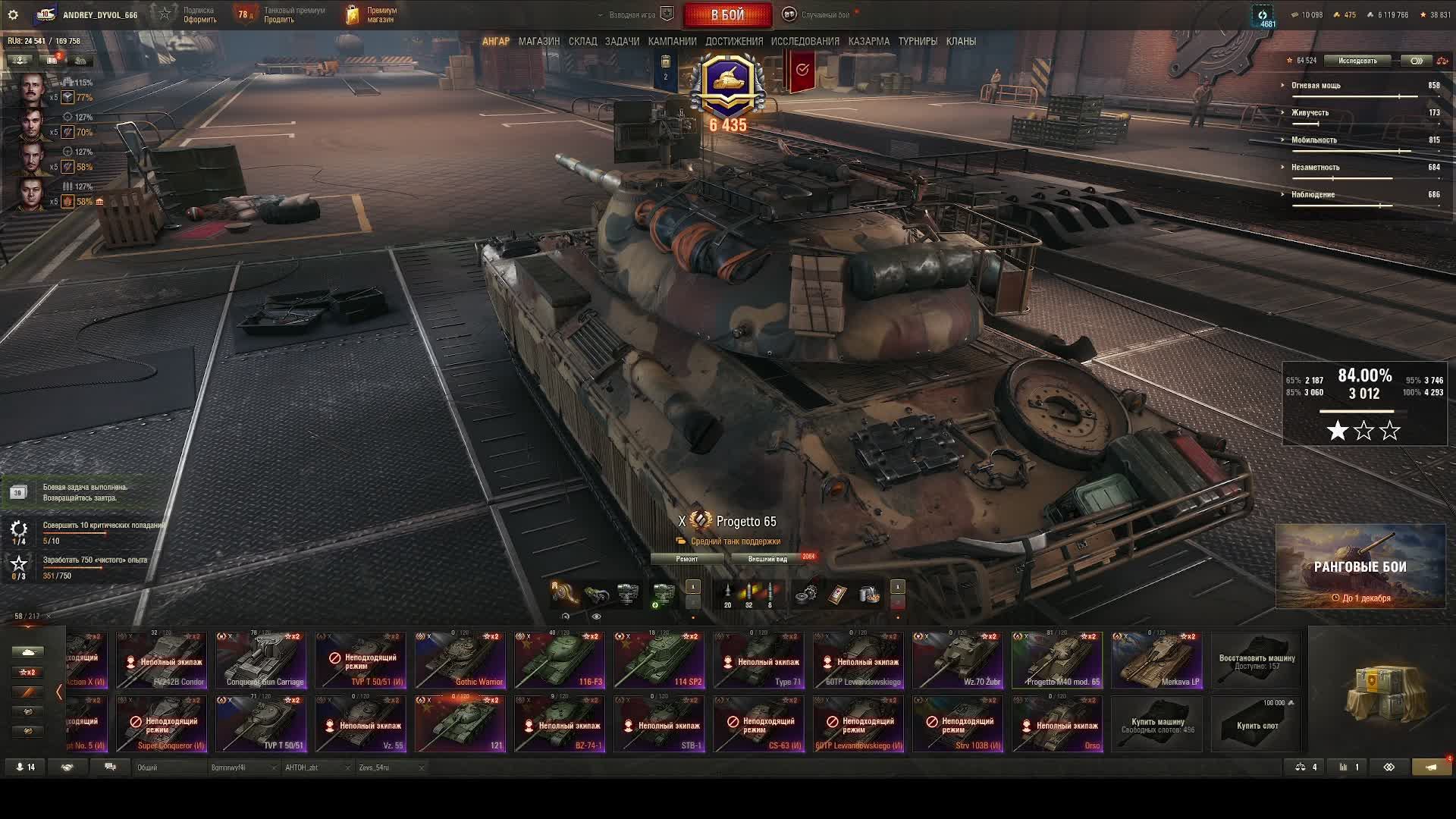Click the Ремонт button under Progetto 65

pyautogui.click(x=687, y=559)
